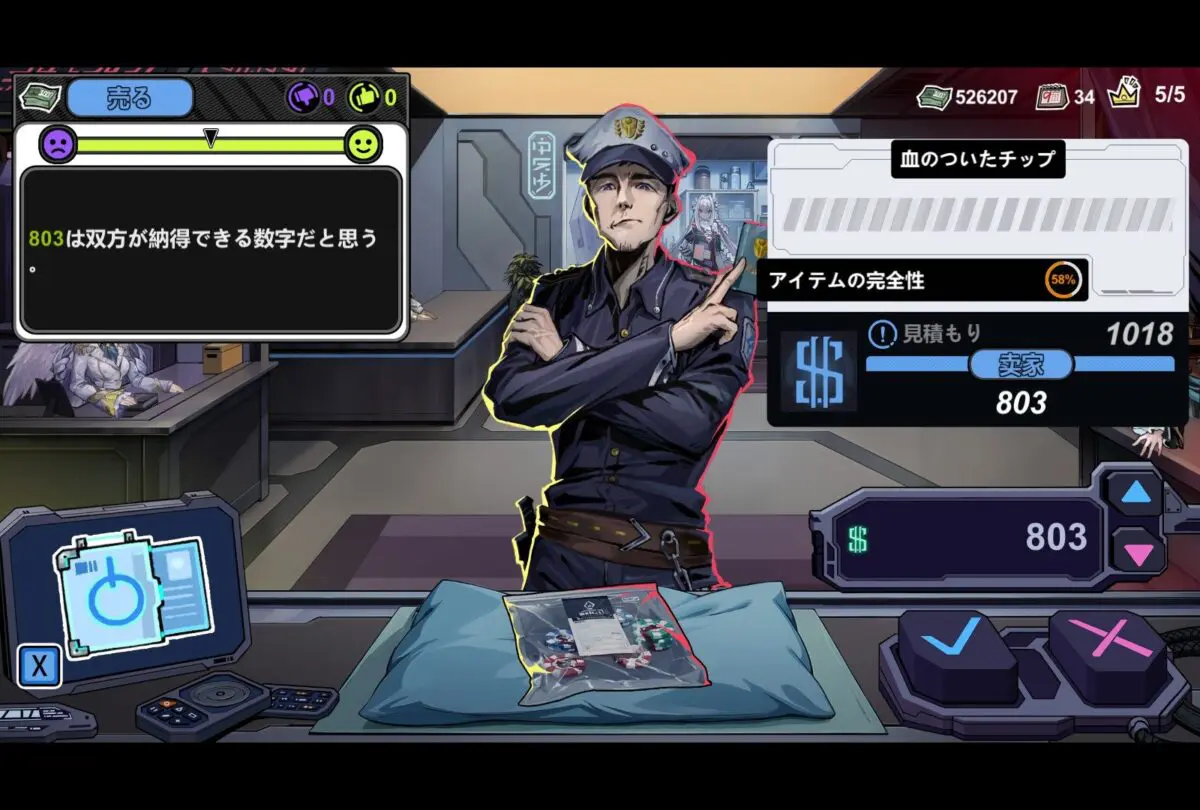
Task: Close the tablet with the X button
Action: point(40,667)
